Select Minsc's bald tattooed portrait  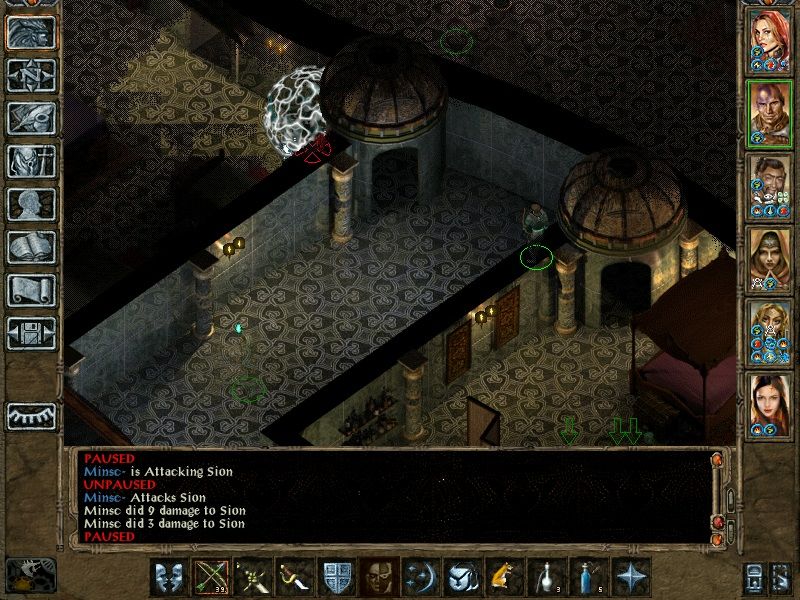[x=769, y=111]
